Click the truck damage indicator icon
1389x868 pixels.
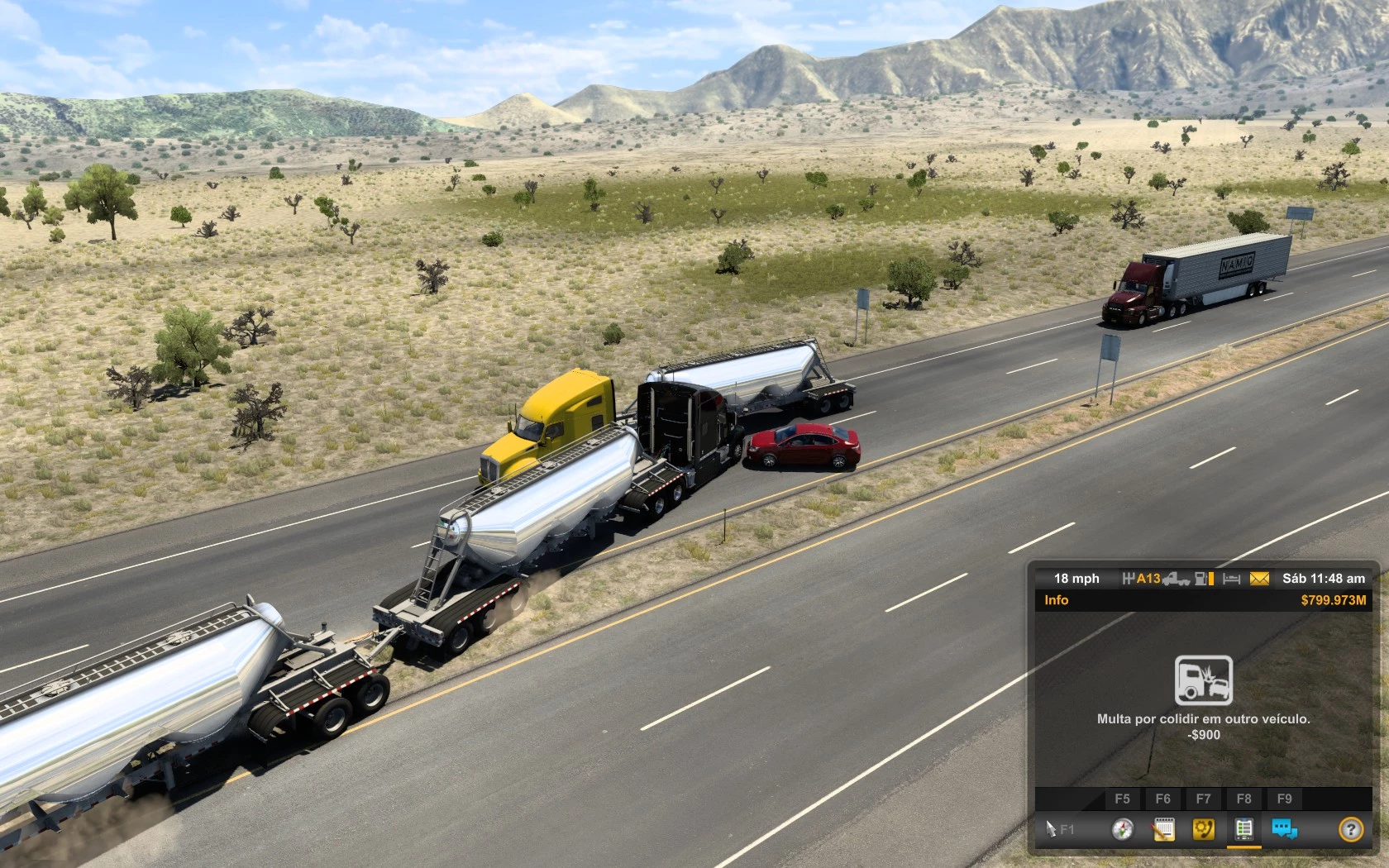pyautogui.click(x=1176, y=579)
